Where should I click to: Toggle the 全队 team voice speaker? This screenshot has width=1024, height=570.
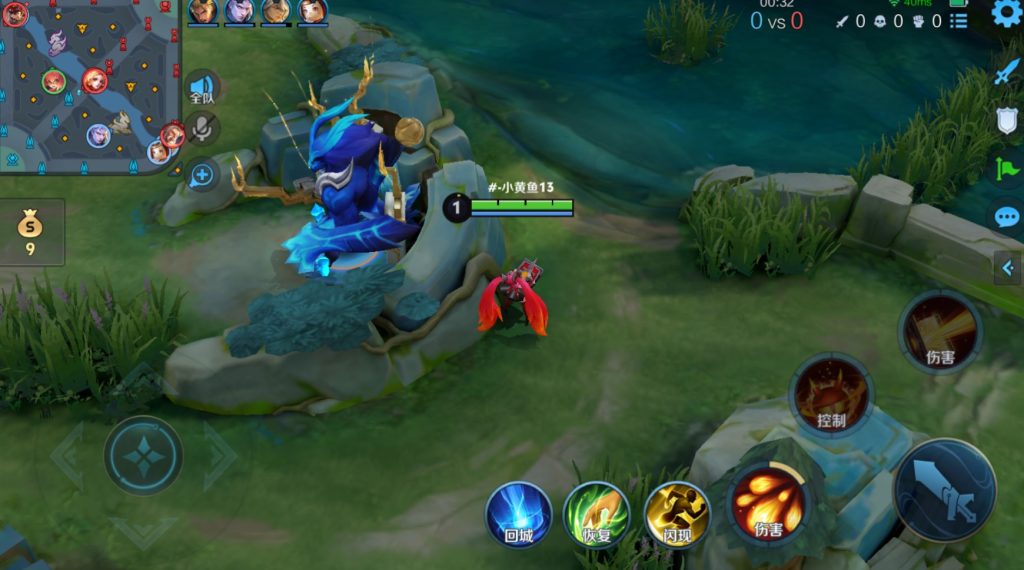pos(202,88)
